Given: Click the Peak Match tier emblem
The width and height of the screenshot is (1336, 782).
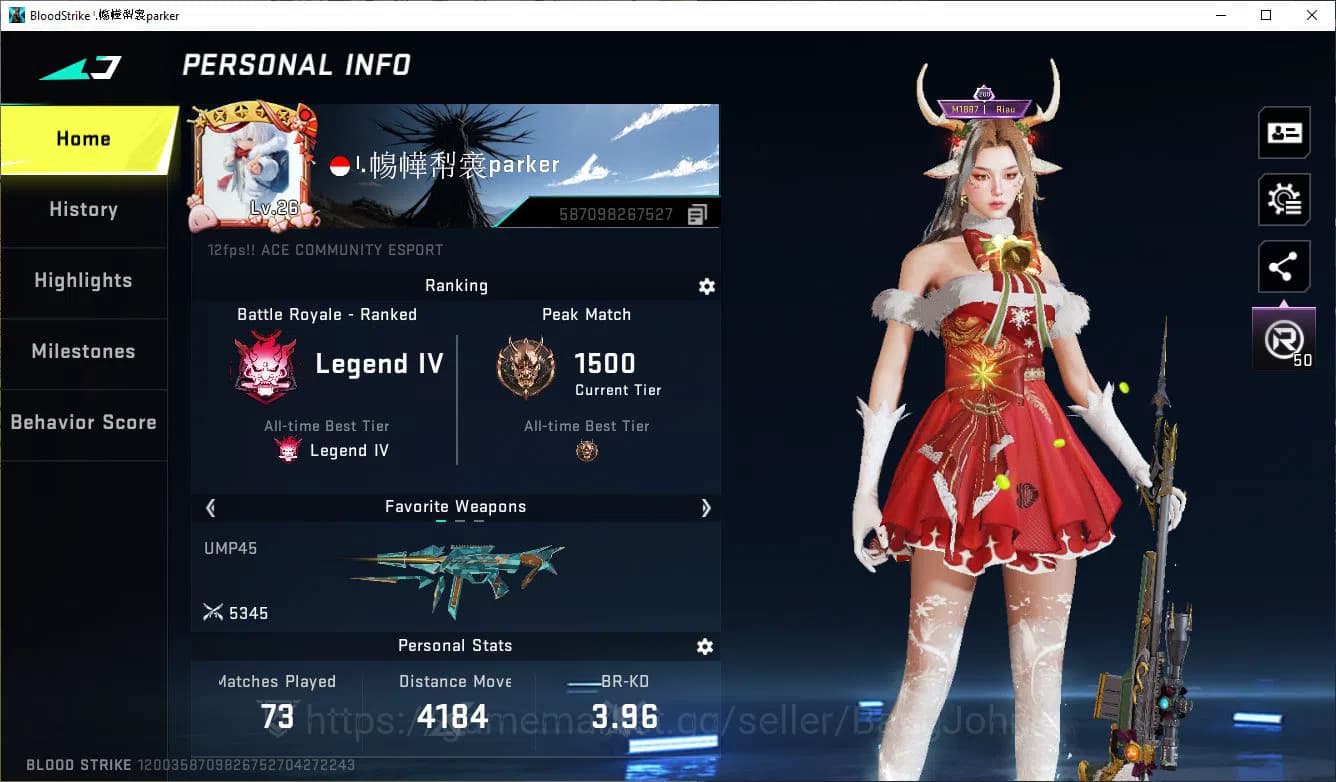Looking at the screenshot, I should 525,366.
